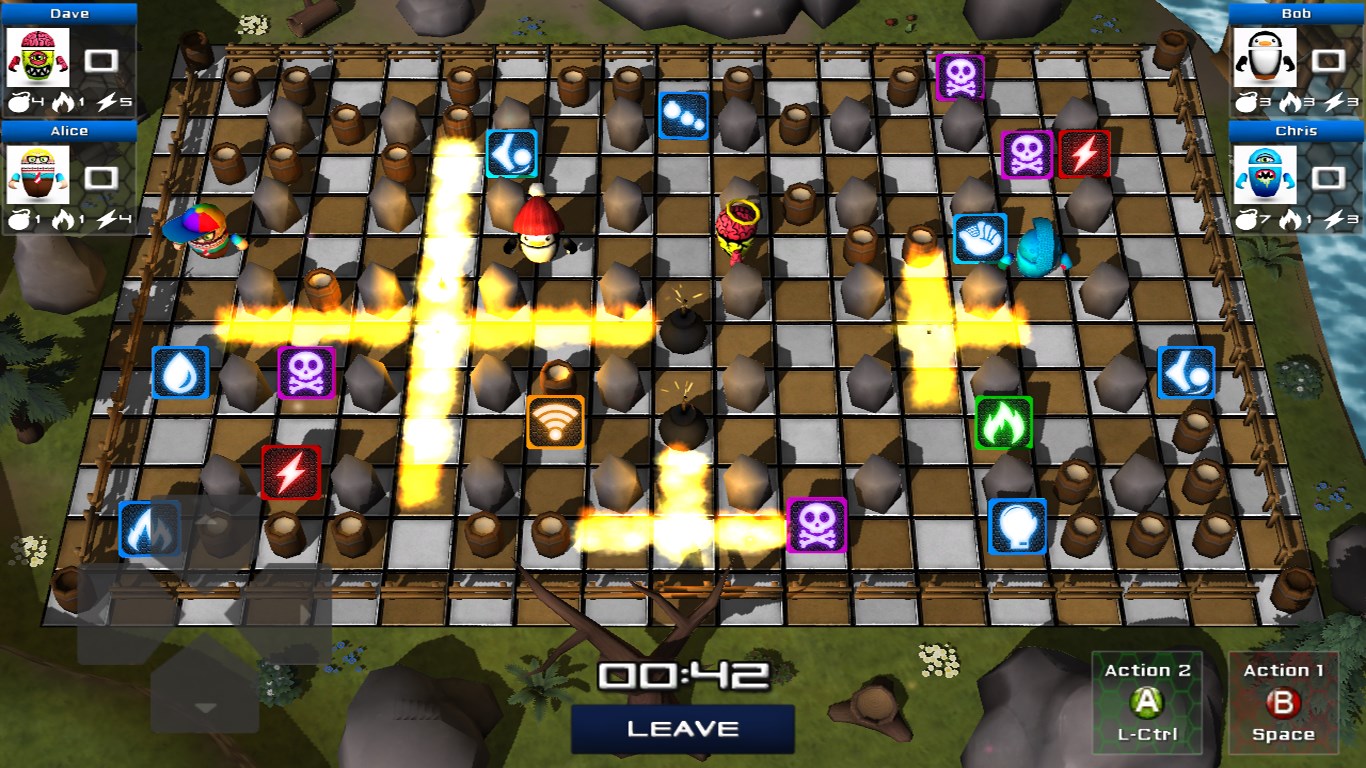Select Bob's penguin portrait
1366x768 pixels.
tap(1265, 58)
